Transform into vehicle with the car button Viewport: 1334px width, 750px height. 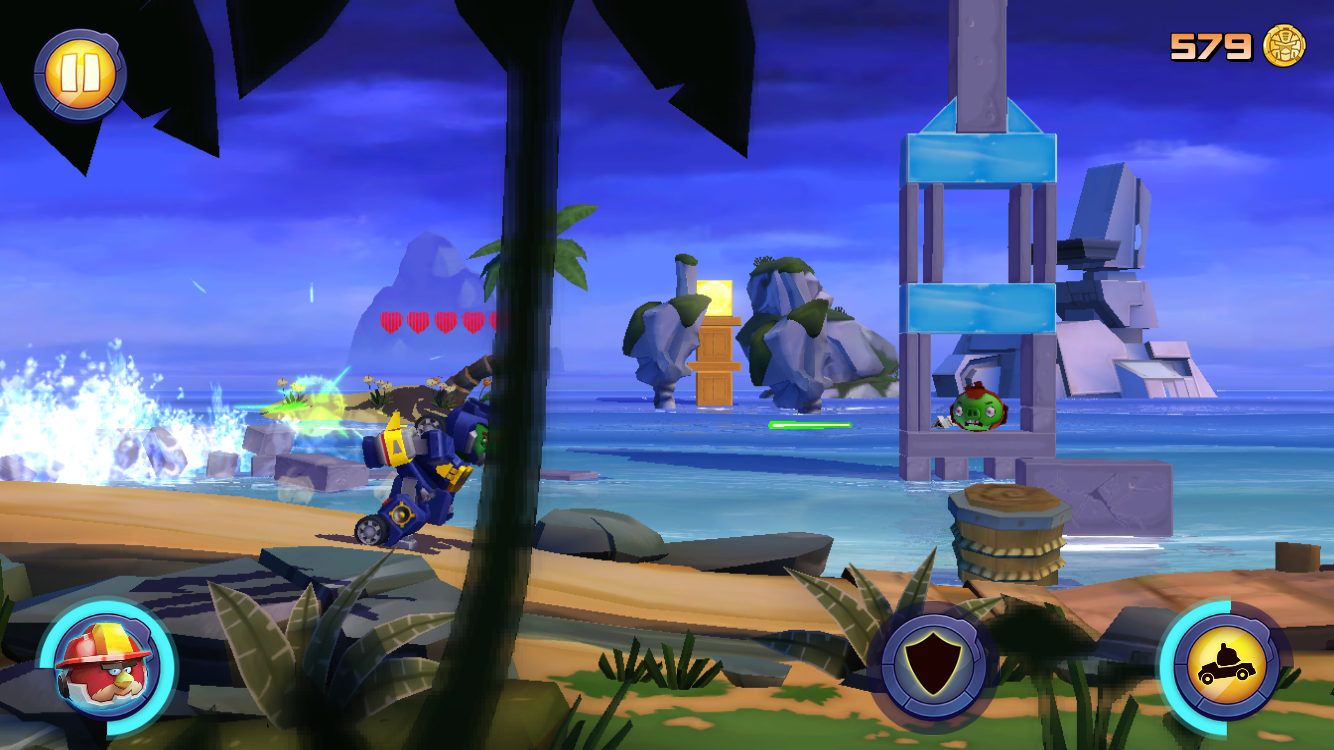pyautogui.click(x=1225, y=665)
